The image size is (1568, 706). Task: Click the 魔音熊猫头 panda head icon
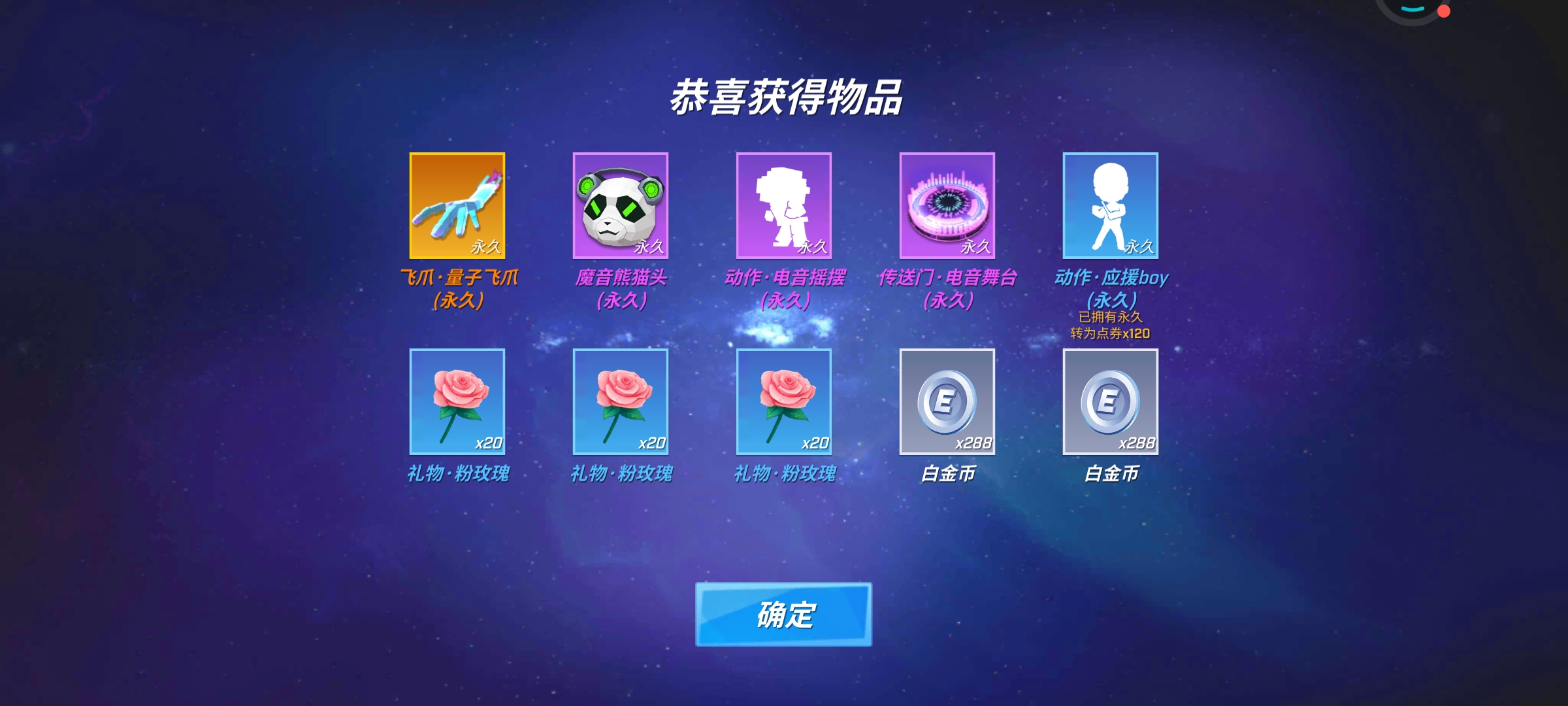pos(619,206)
